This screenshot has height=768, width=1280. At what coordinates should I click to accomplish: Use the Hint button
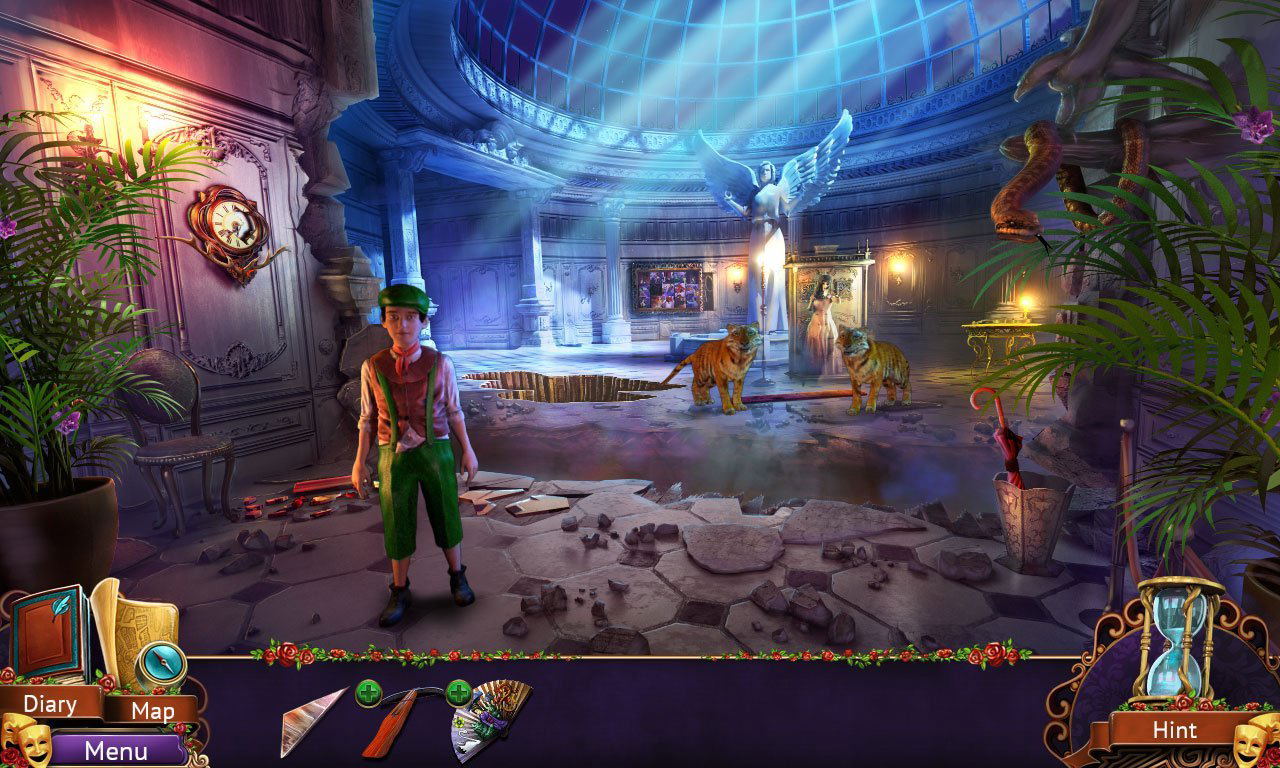pos(1174,730)
